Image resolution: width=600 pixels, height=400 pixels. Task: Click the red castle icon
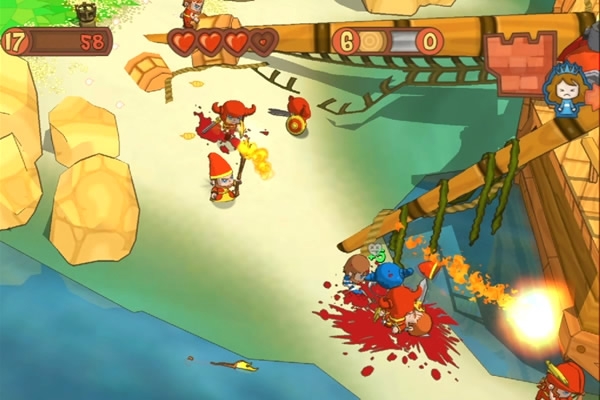click(x=520, y=60)
